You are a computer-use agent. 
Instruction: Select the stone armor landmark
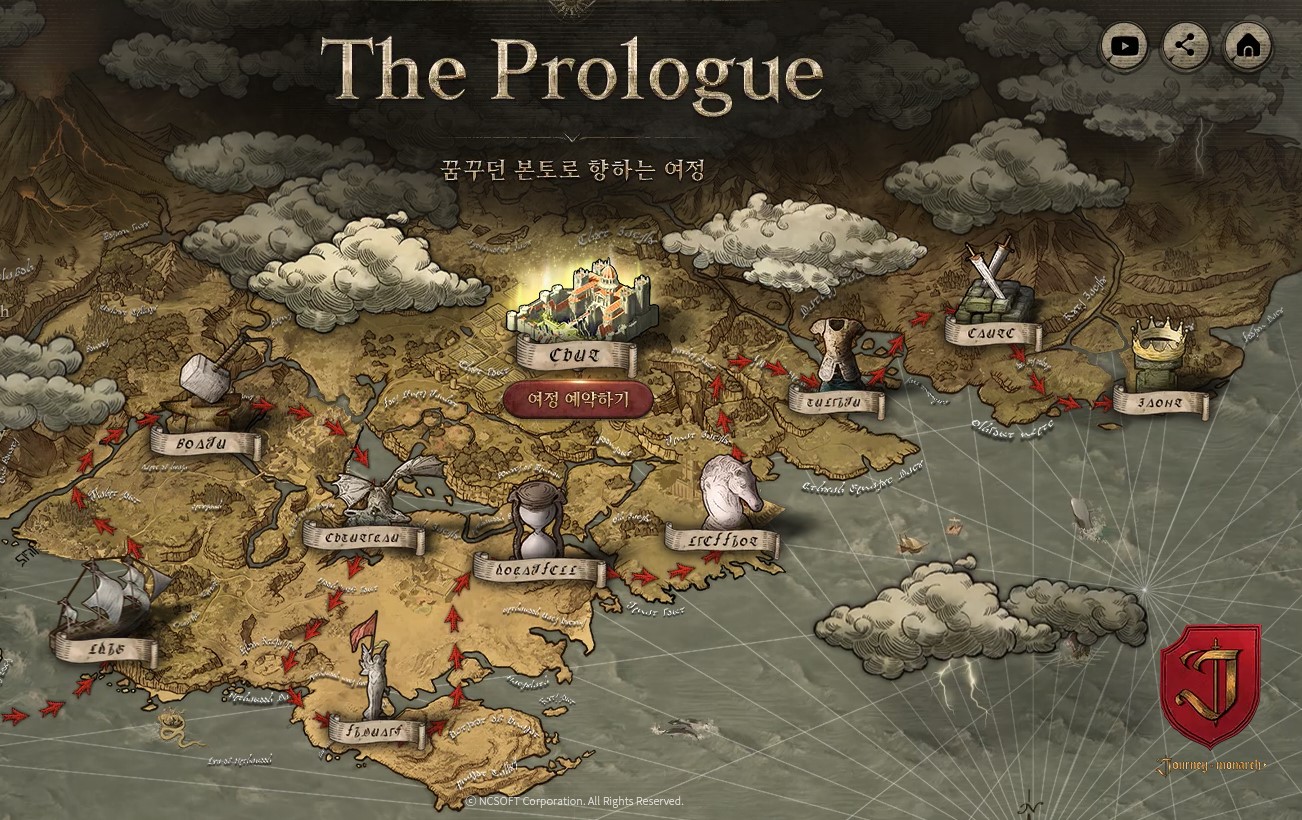click(836, 350)
